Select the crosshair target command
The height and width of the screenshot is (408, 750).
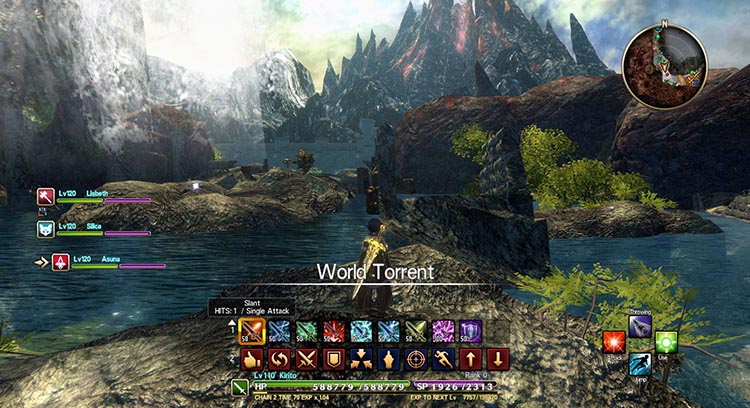tap(416, 358)
